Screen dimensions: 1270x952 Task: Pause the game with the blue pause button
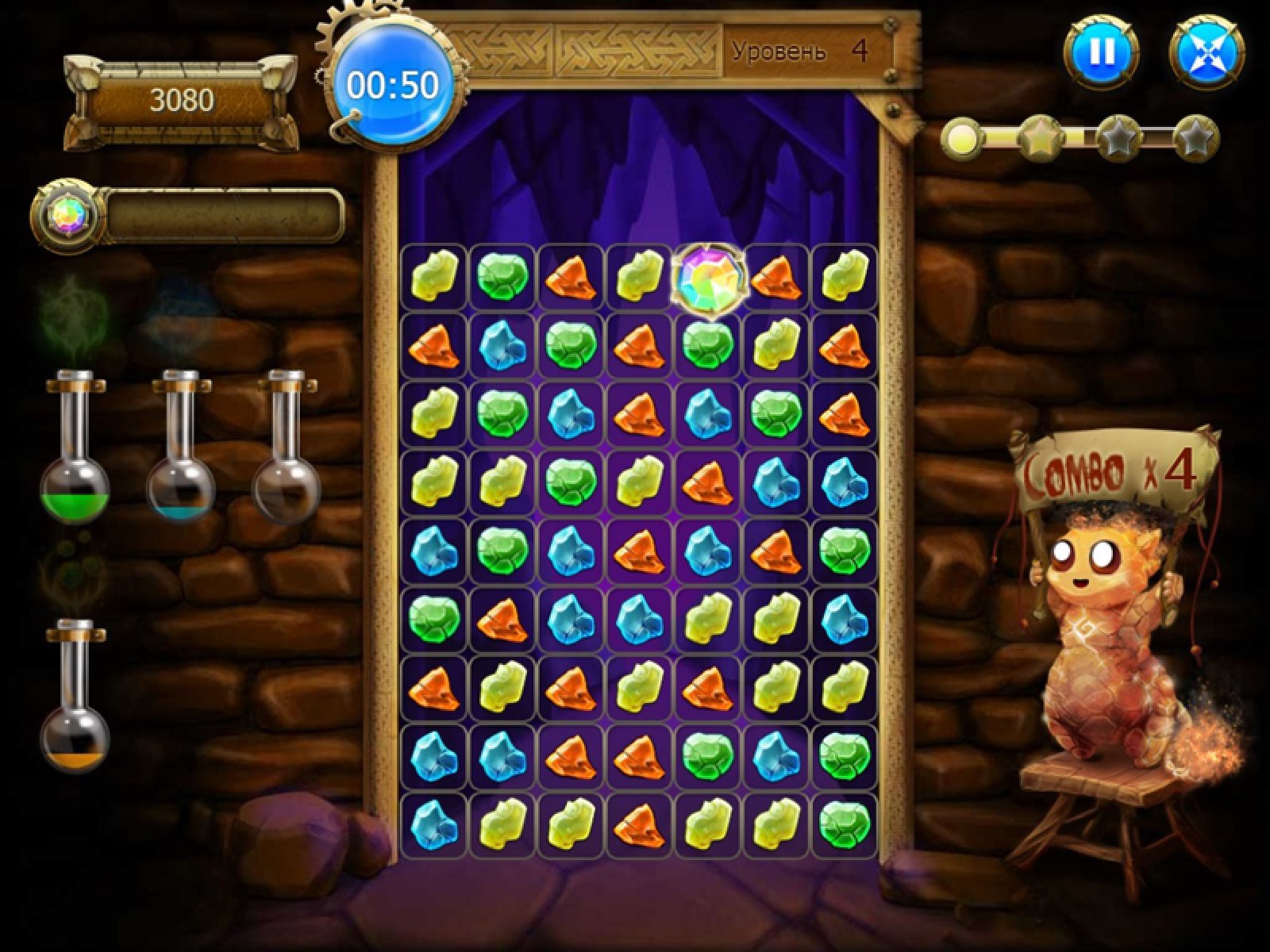click(x=1101, y=53)
